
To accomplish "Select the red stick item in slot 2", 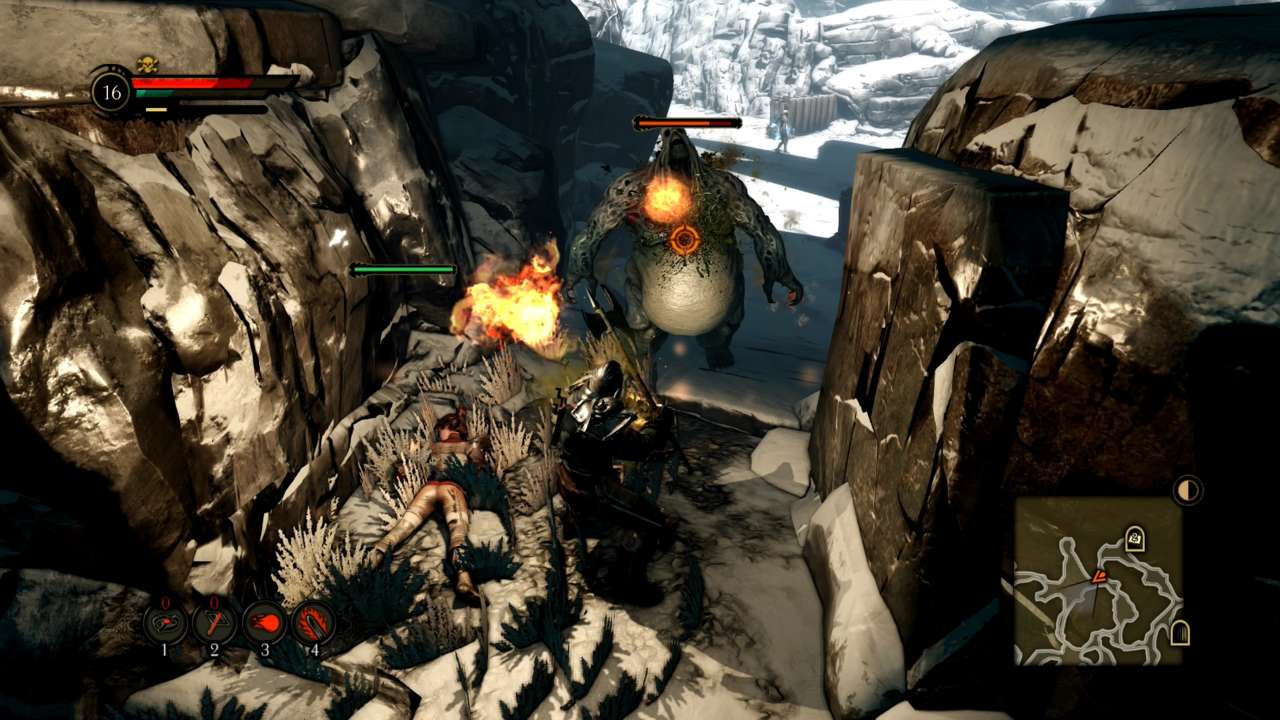I will tap(214, 623).
